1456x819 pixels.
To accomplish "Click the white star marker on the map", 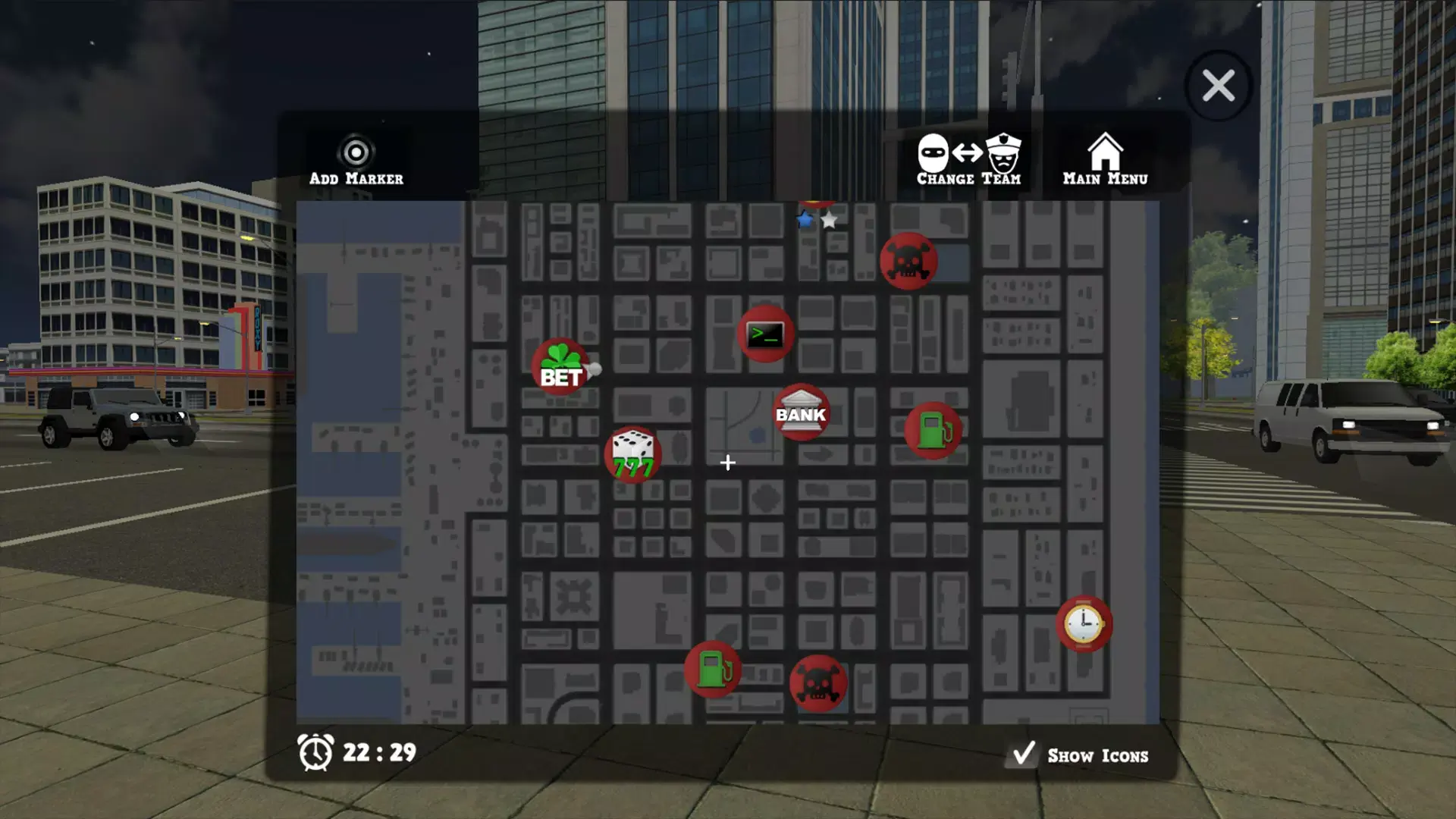I will (830, 221).
